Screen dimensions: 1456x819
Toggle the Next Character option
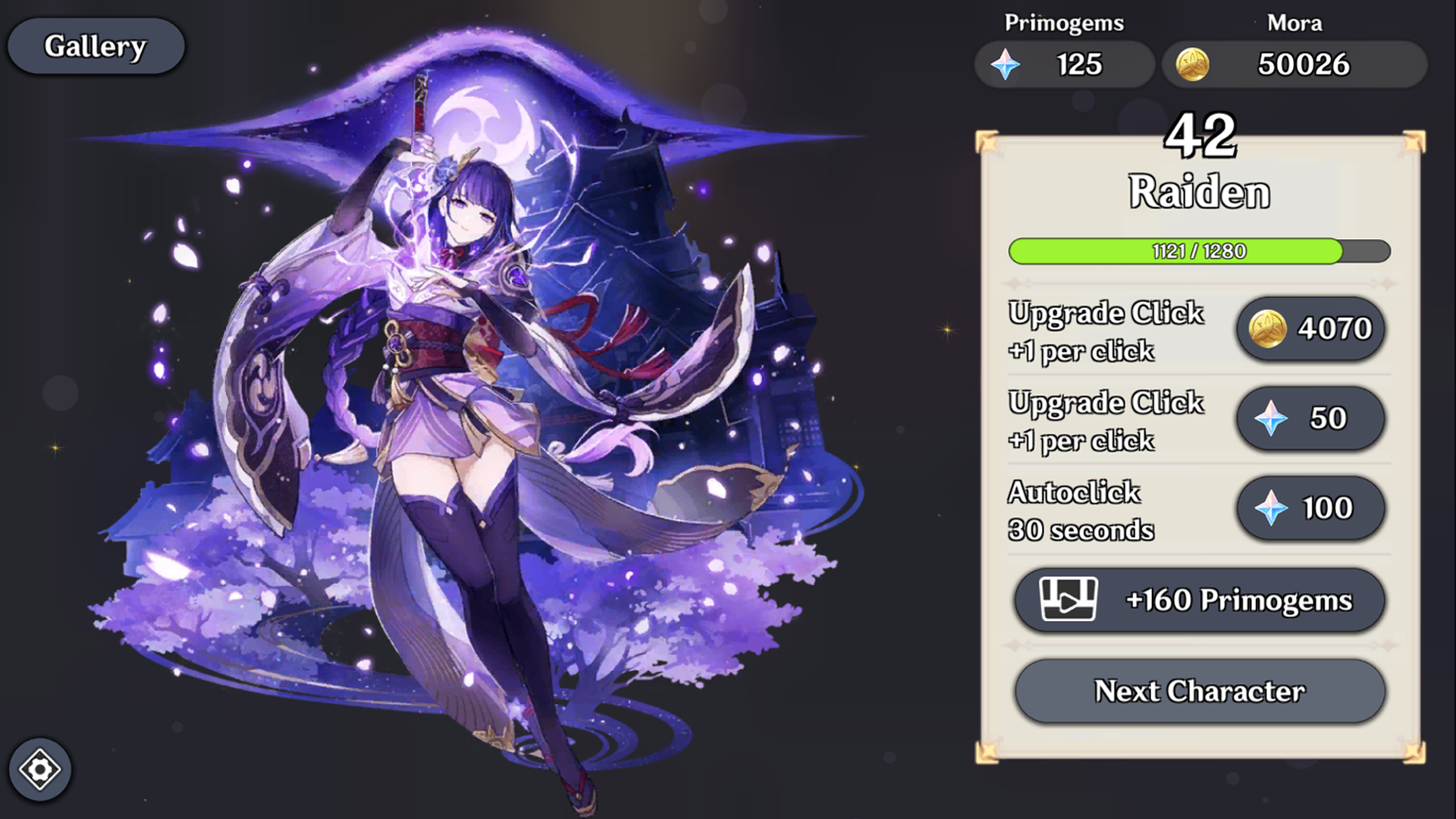click(1198, 690)
